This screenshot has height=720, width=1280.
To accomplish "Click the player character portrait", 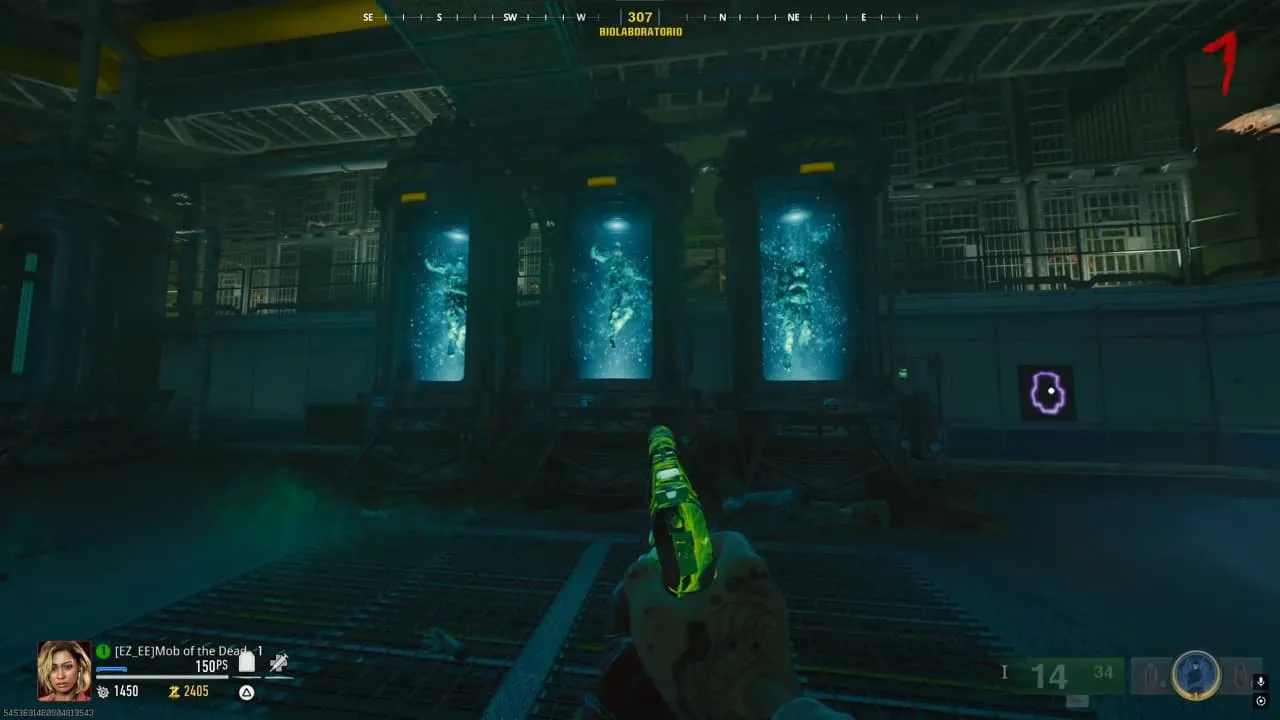I will [x=64, y=670].
